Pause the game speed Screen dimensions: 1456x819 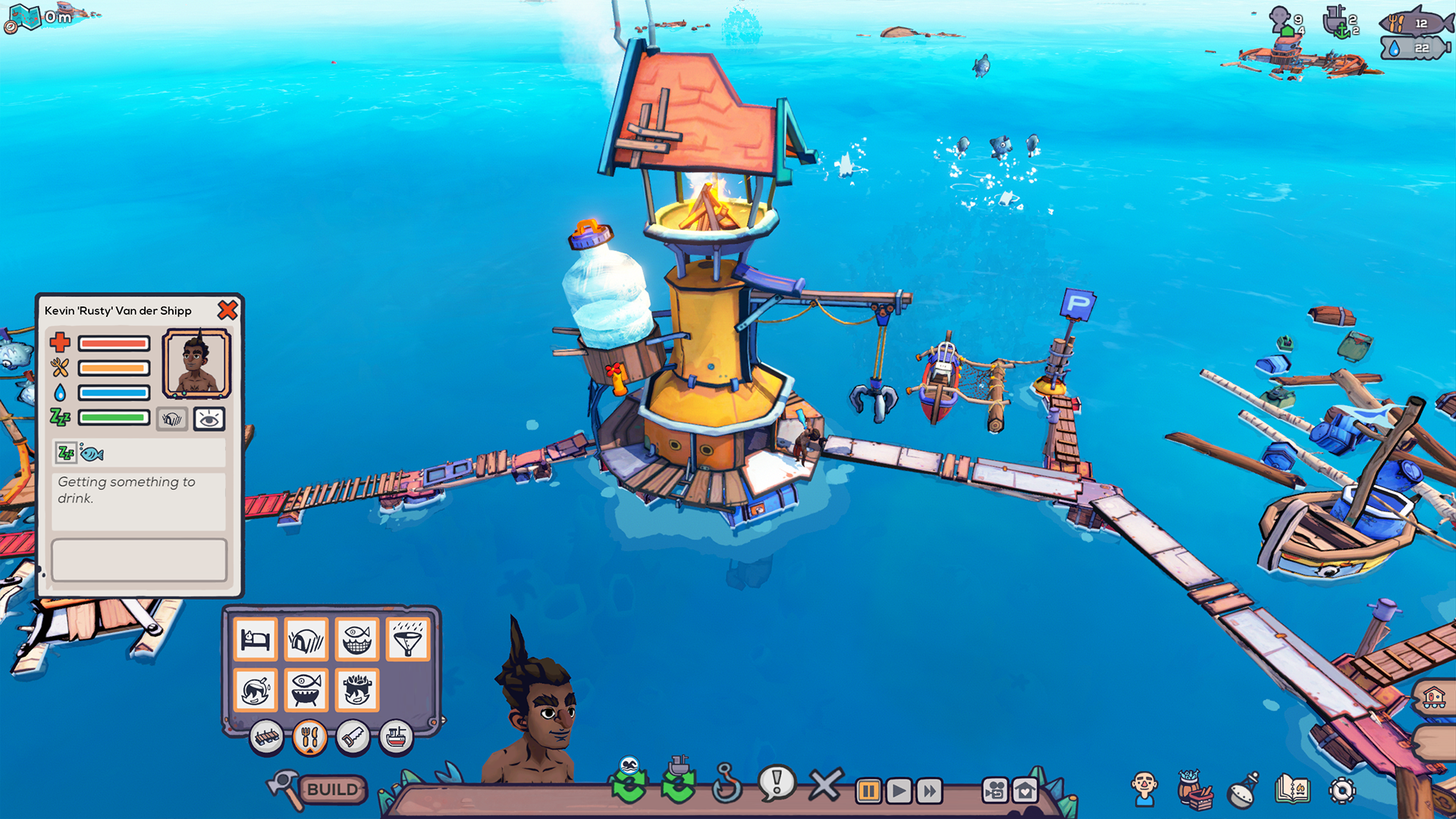[x=868, y=792]
